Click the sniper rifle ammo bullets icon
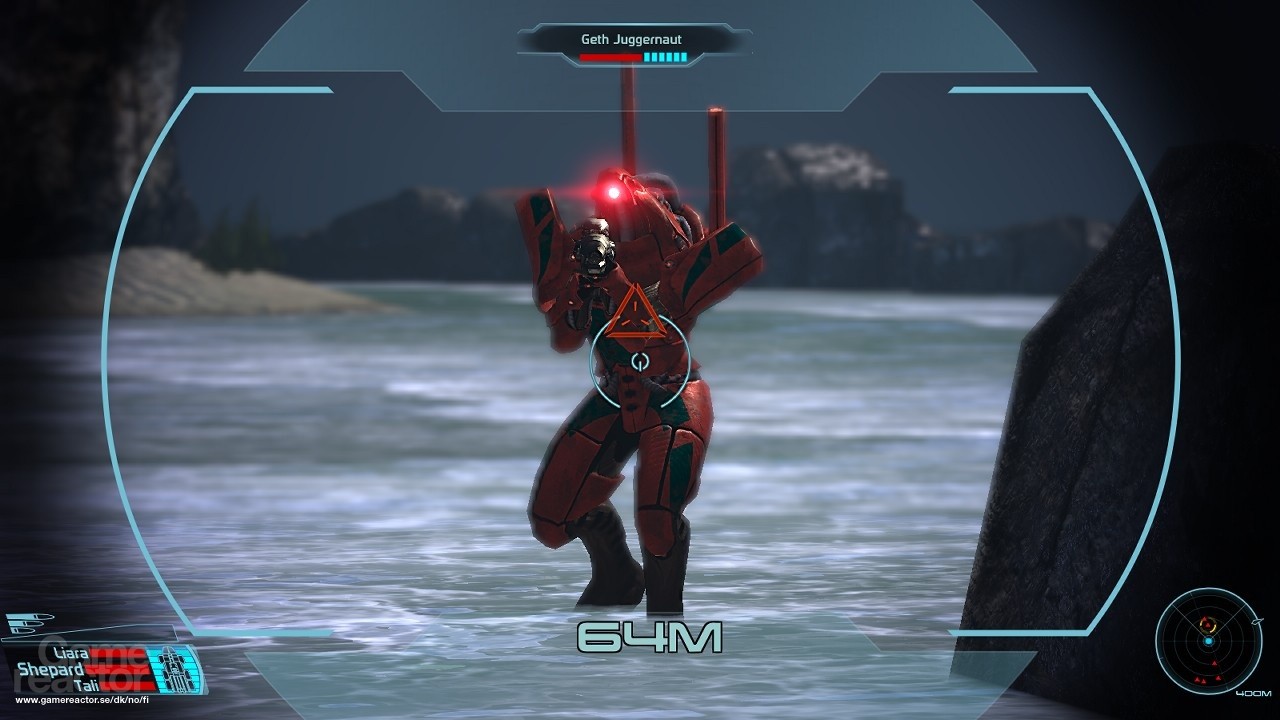1280x720 pixels. pyautogui.click(x=28, y=623)
